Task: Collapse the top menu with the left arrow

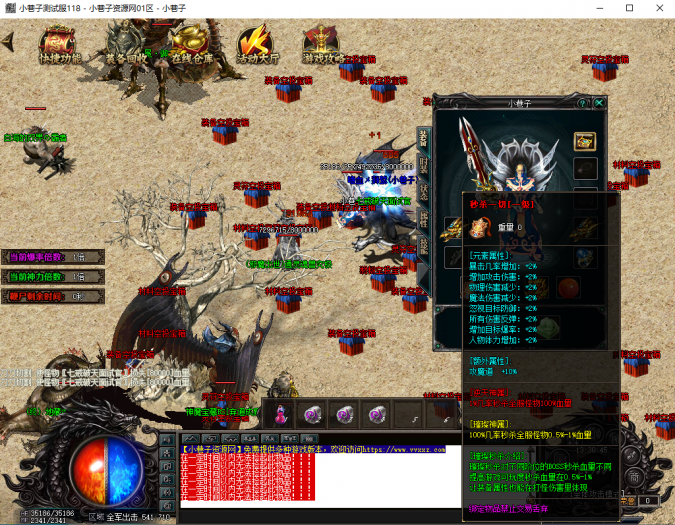Action: pyautogui.click(x=8, y=42)
